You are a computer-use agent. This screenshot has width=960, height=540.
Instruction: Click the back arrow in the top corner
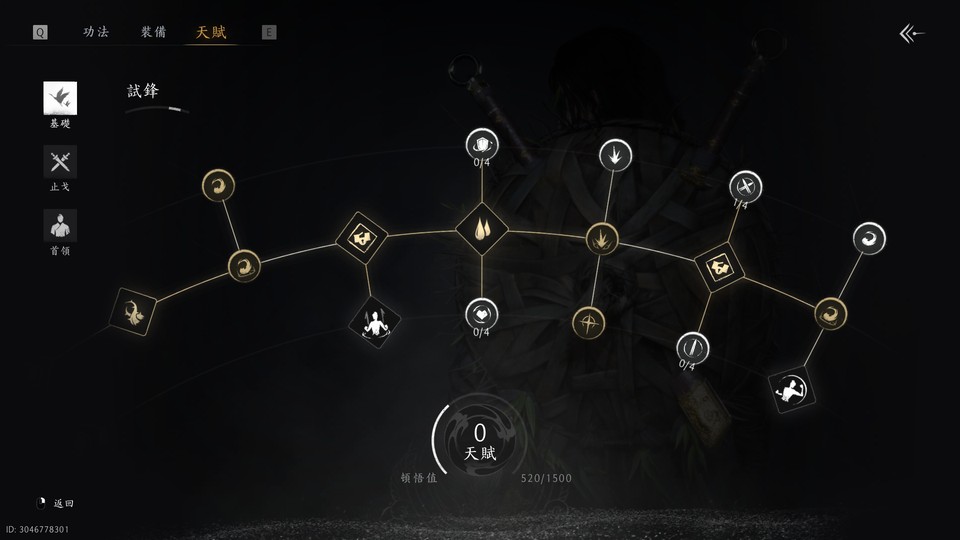point(911,34)
